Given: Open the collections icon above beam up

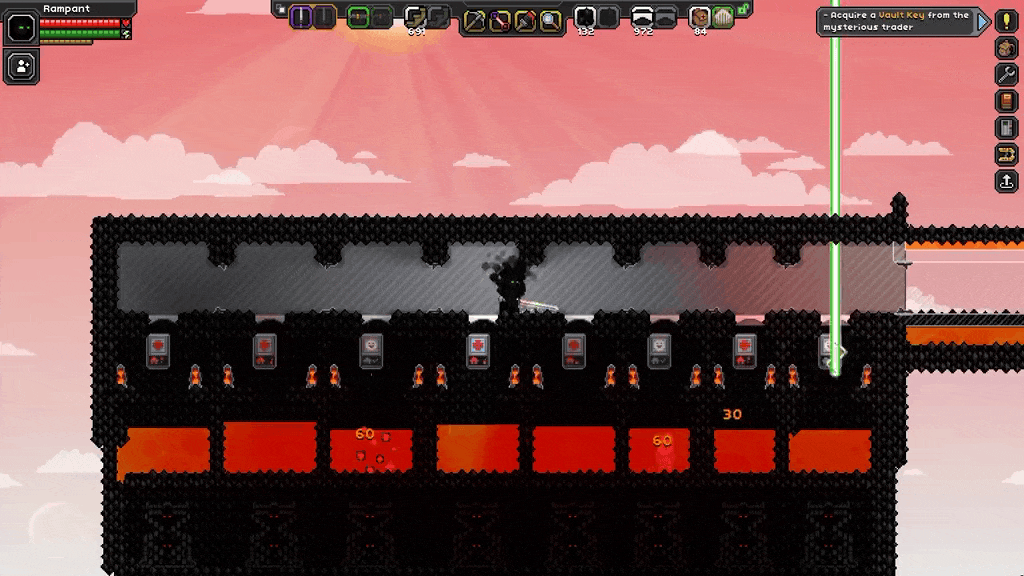Looking at the screenshot, I should (1006, 155).
